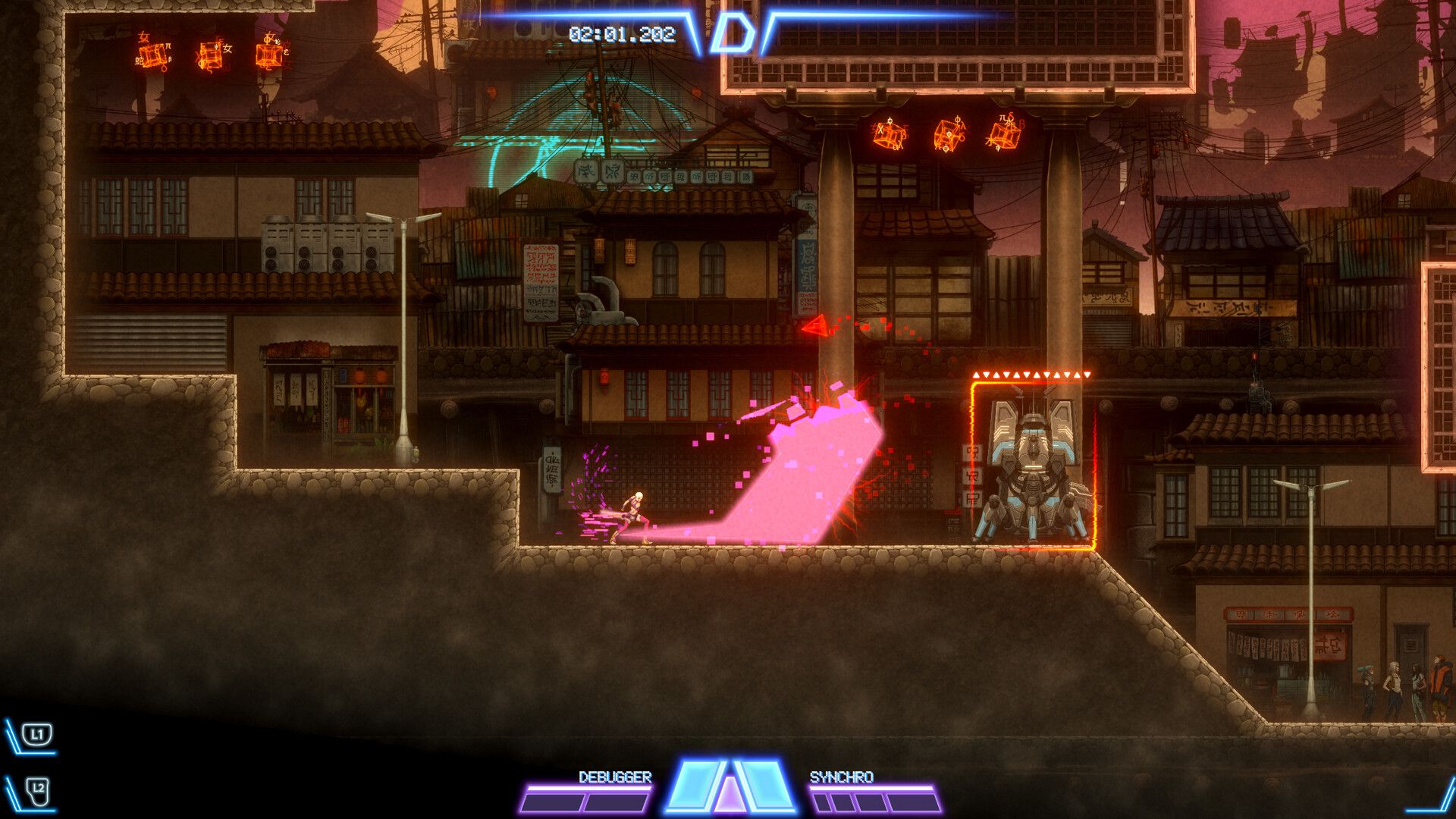This screenshot has height=819, width=1456.
Task: Click the rank letter D next to the timer
Action: (x=735, y=30)
